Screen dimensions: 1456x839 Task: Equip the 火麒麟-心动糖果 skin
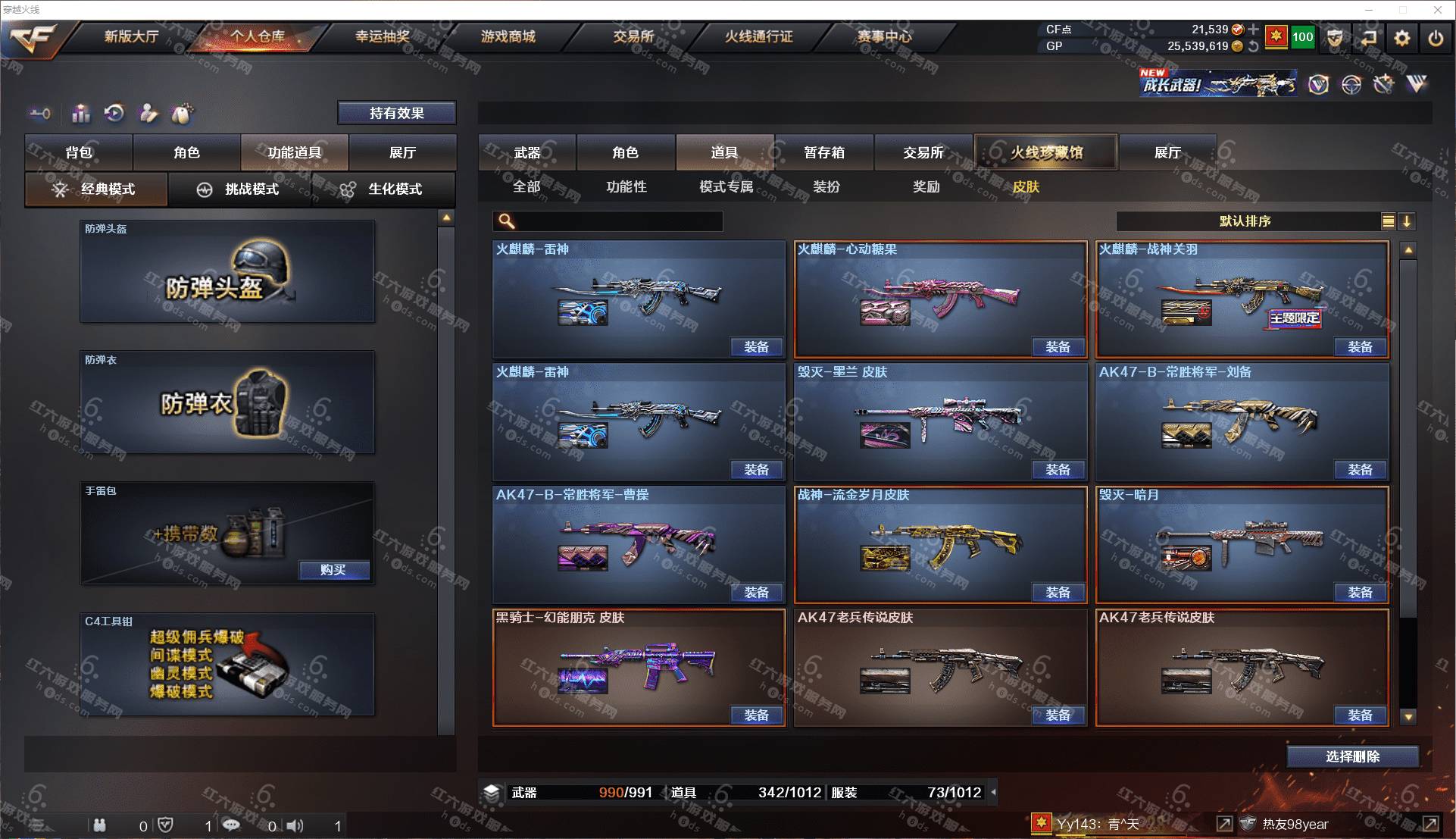[x=1058, y=347]
